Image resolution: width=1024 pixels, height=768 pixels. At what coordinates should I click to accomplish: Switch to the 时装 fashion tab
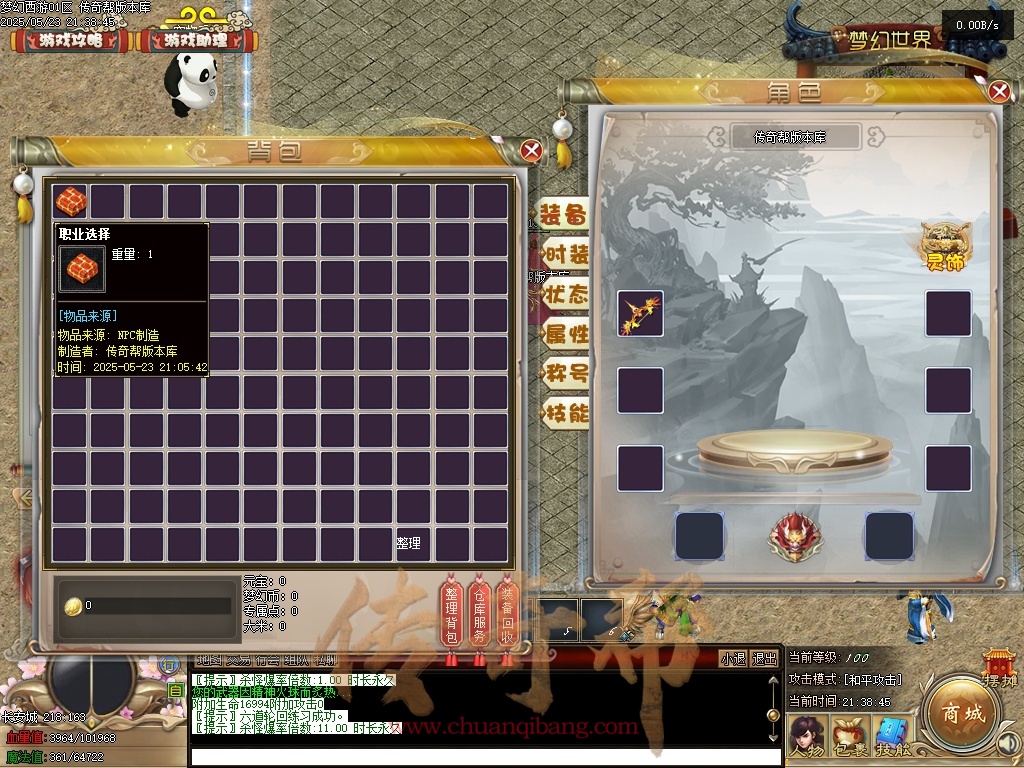tap(565, 254)
